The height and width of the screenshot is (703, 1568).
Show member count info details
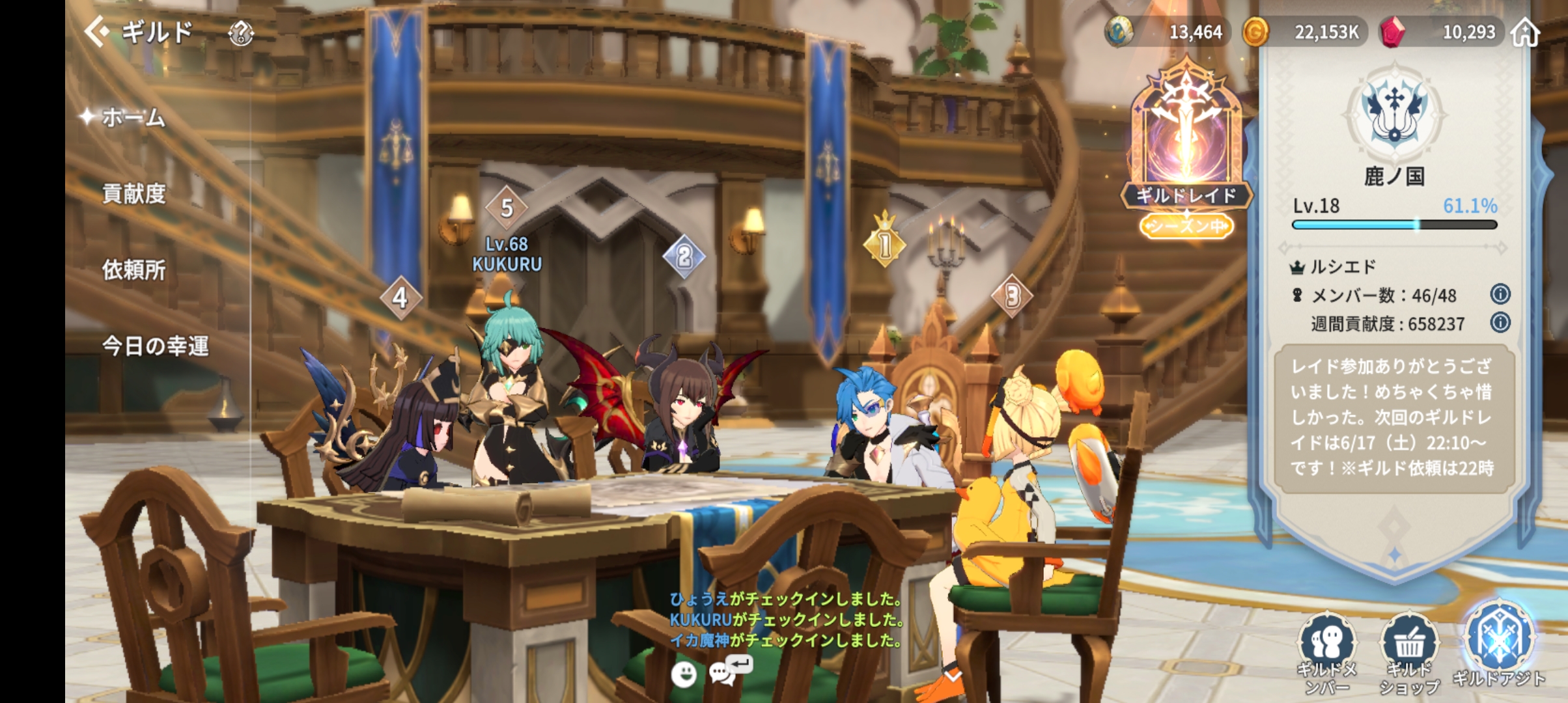pyautogui.click(x=1500, y=294)
